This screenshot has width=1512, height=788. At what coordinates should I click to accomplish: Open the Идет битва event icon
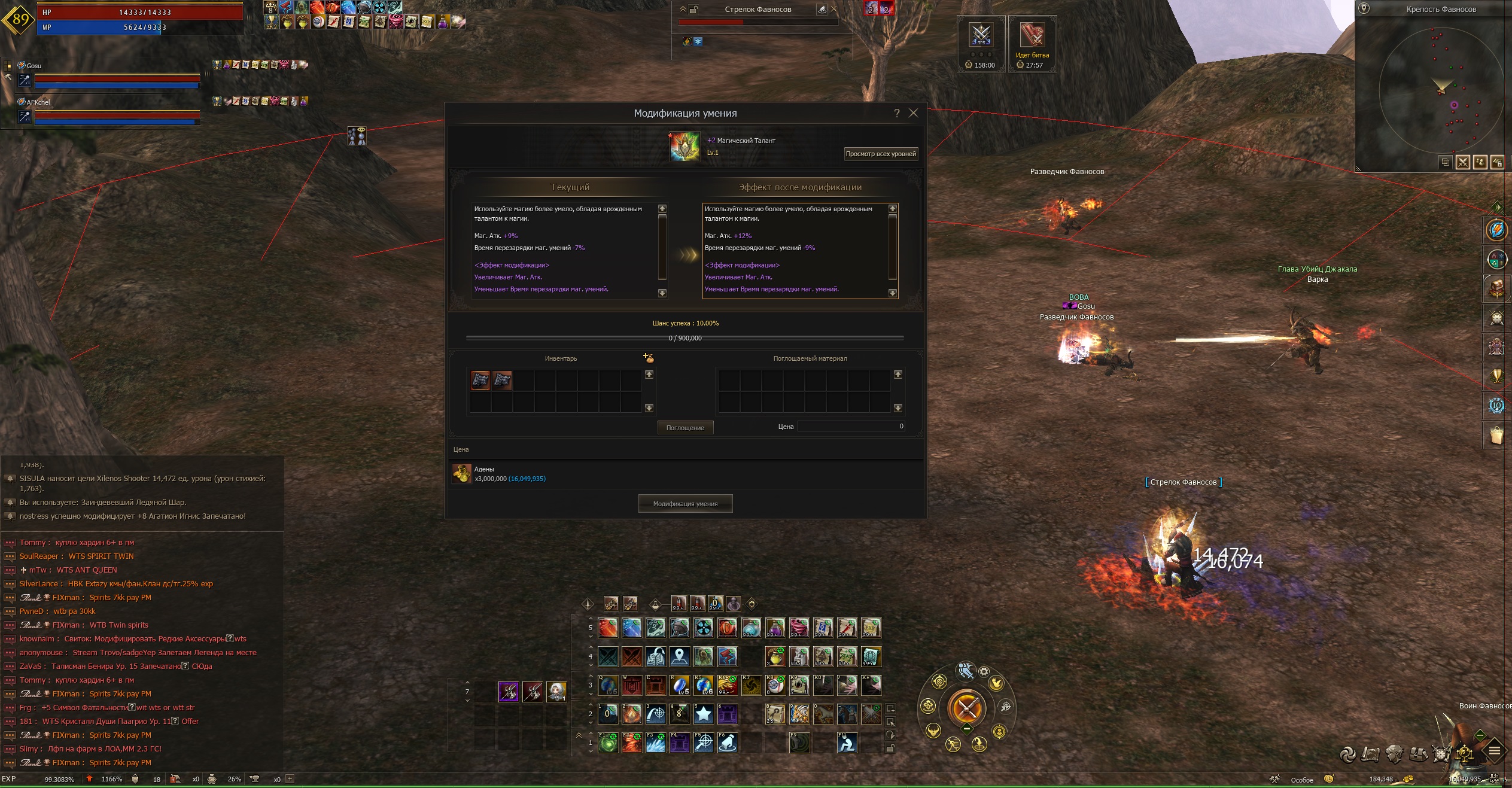point(1032,36)
